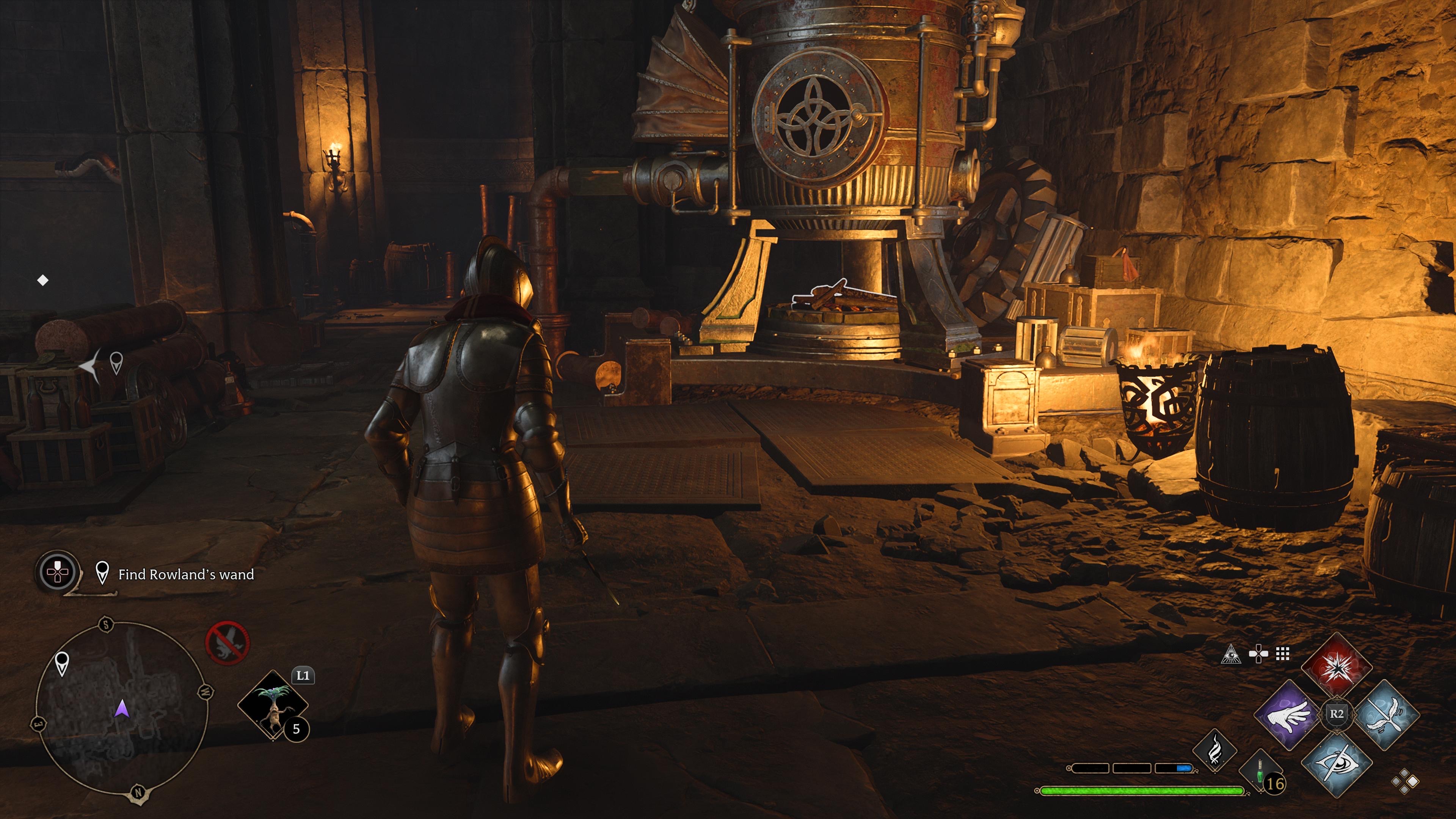Switch spell set using four-diamond selector
The width and height of the screenshot is (1456, 819).
[x=1405, y=782]
